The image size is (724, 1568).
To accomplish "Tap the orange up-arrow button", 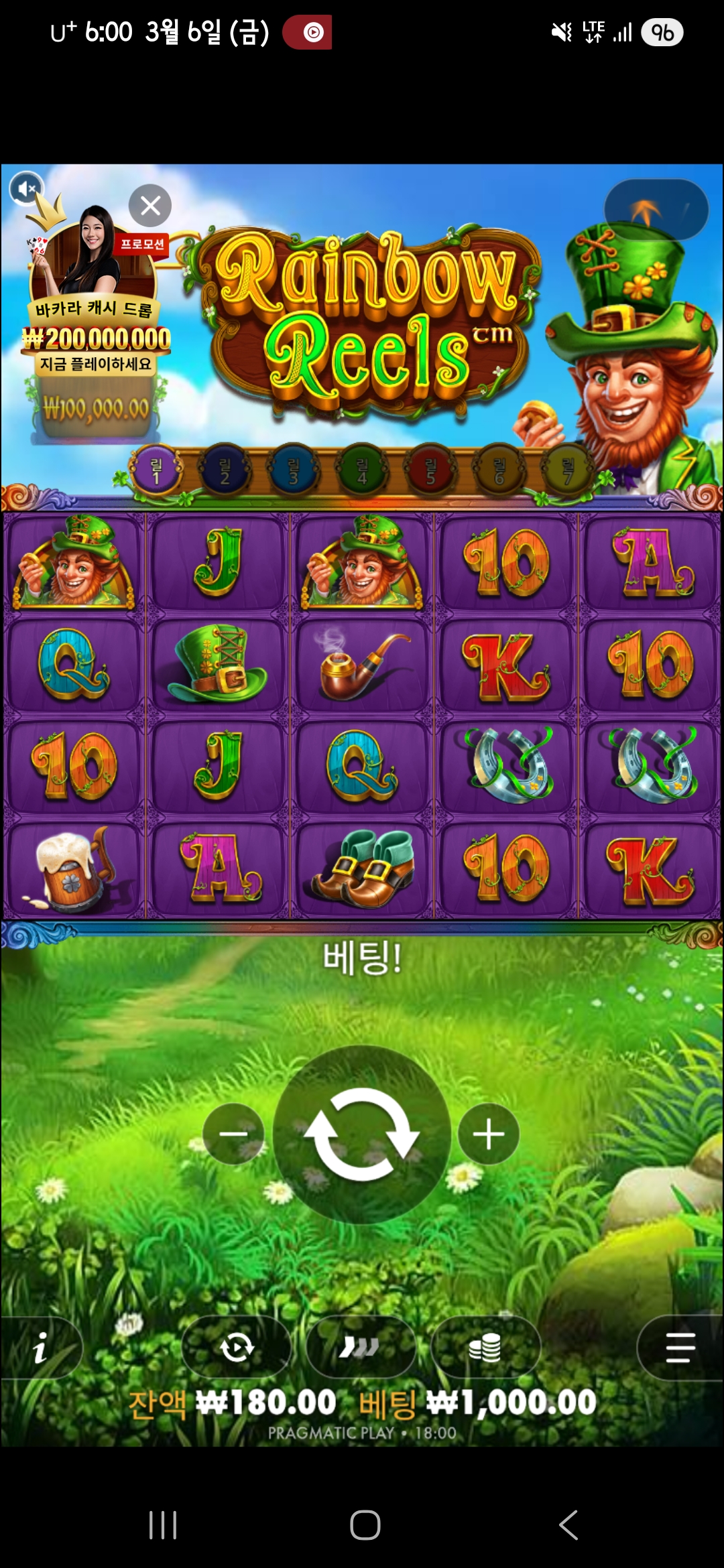I will tap(656, 210).
